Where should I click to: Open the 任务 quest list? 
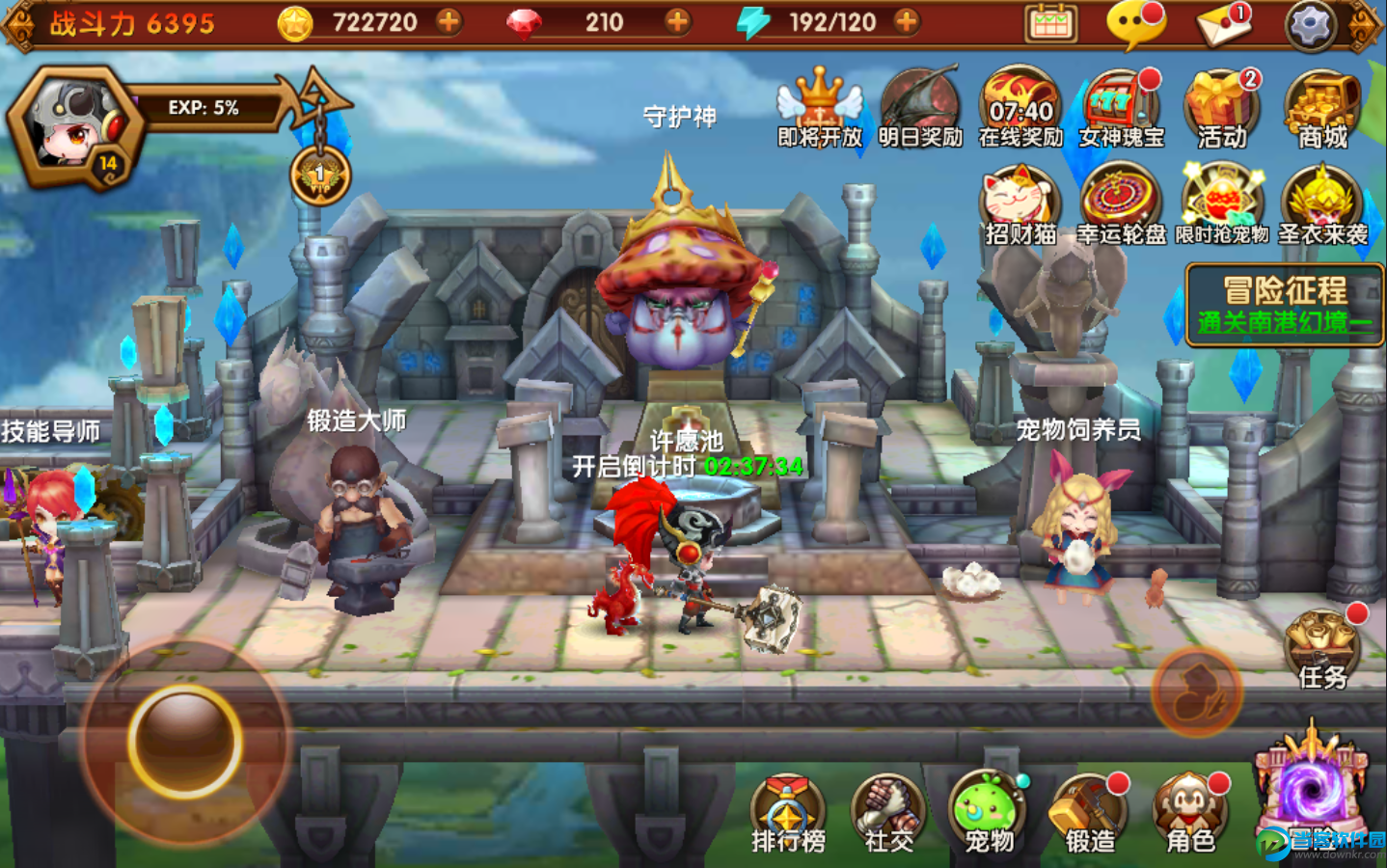[1322, 650]
